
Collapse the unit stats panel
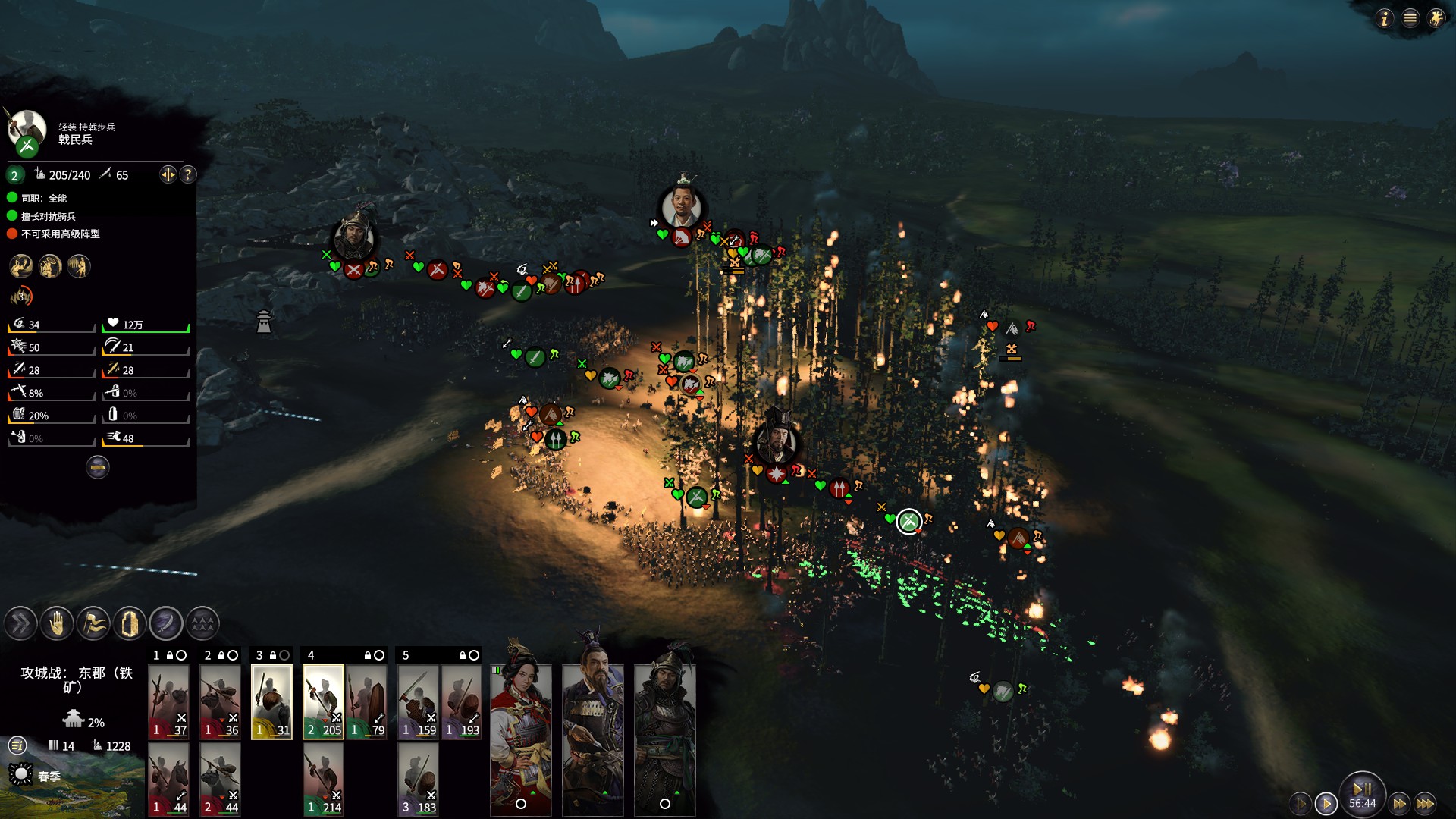click(98, 467)
